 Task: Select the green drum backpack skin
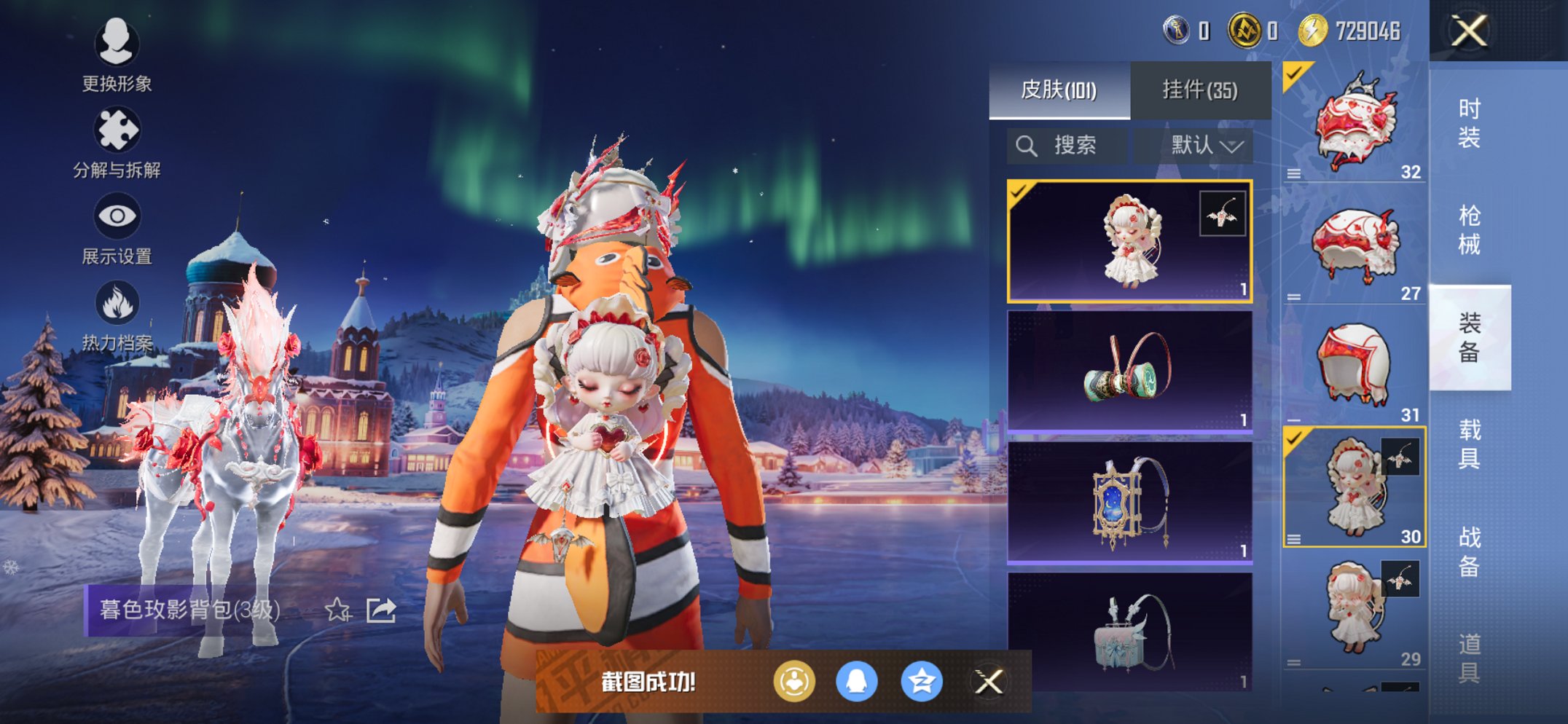tap(1129, 371)
